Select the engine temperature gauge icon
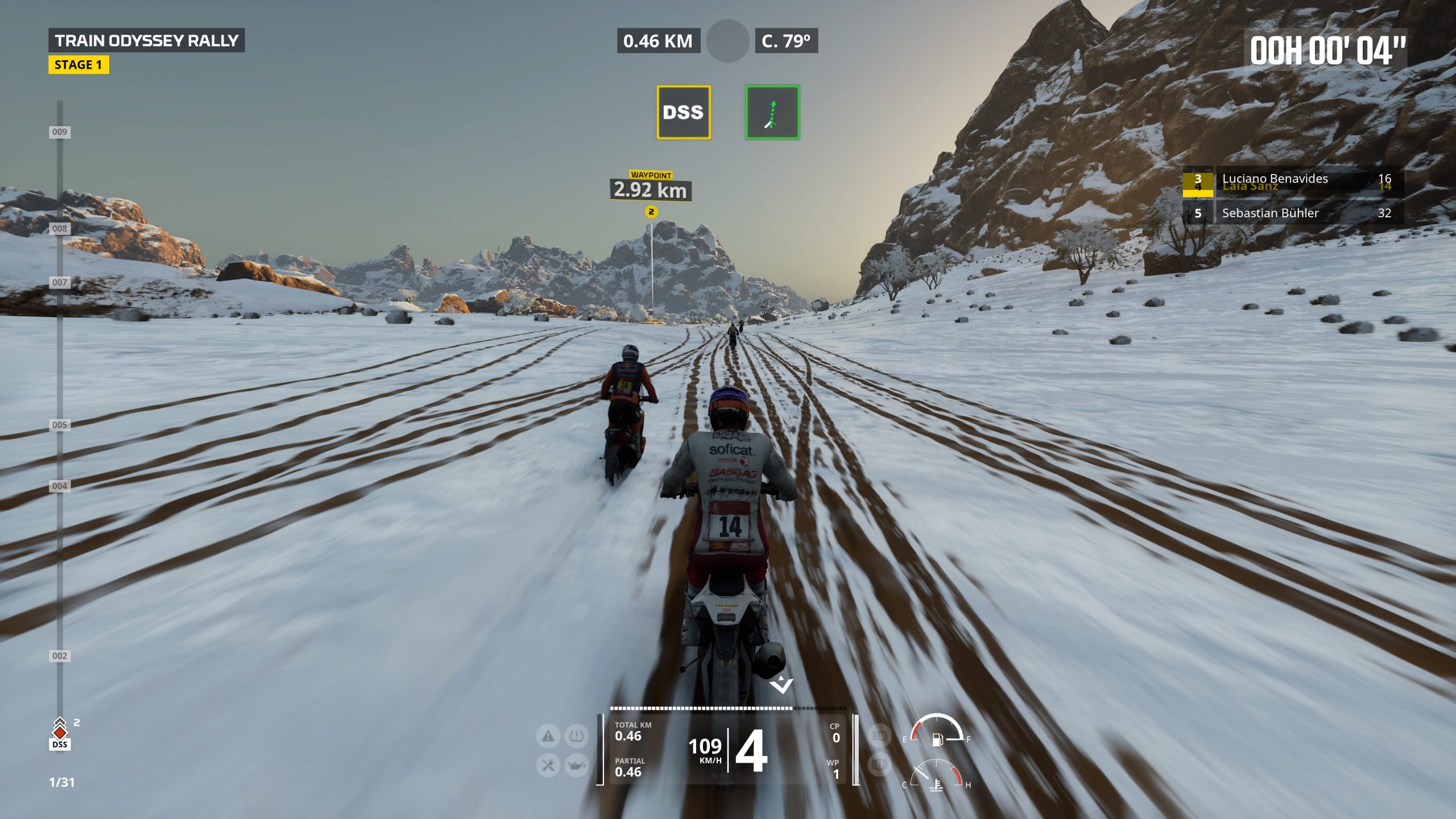The width and height of the screenshot is (1456, 819). click(x=936, y=785)
